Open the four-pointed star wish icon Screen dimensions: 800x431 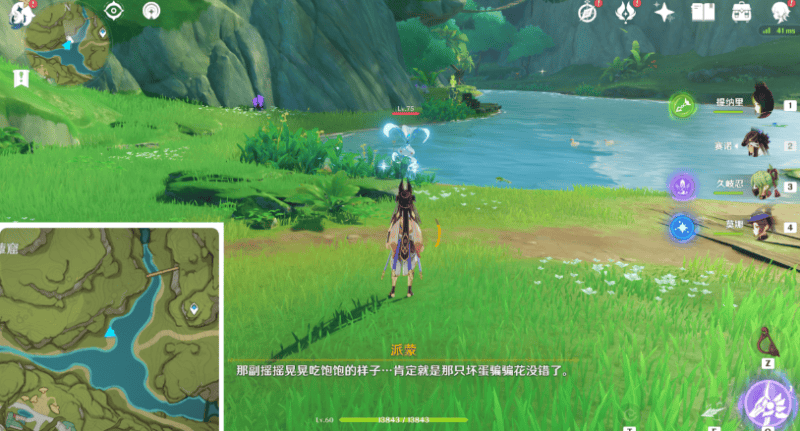coord(664,12)
